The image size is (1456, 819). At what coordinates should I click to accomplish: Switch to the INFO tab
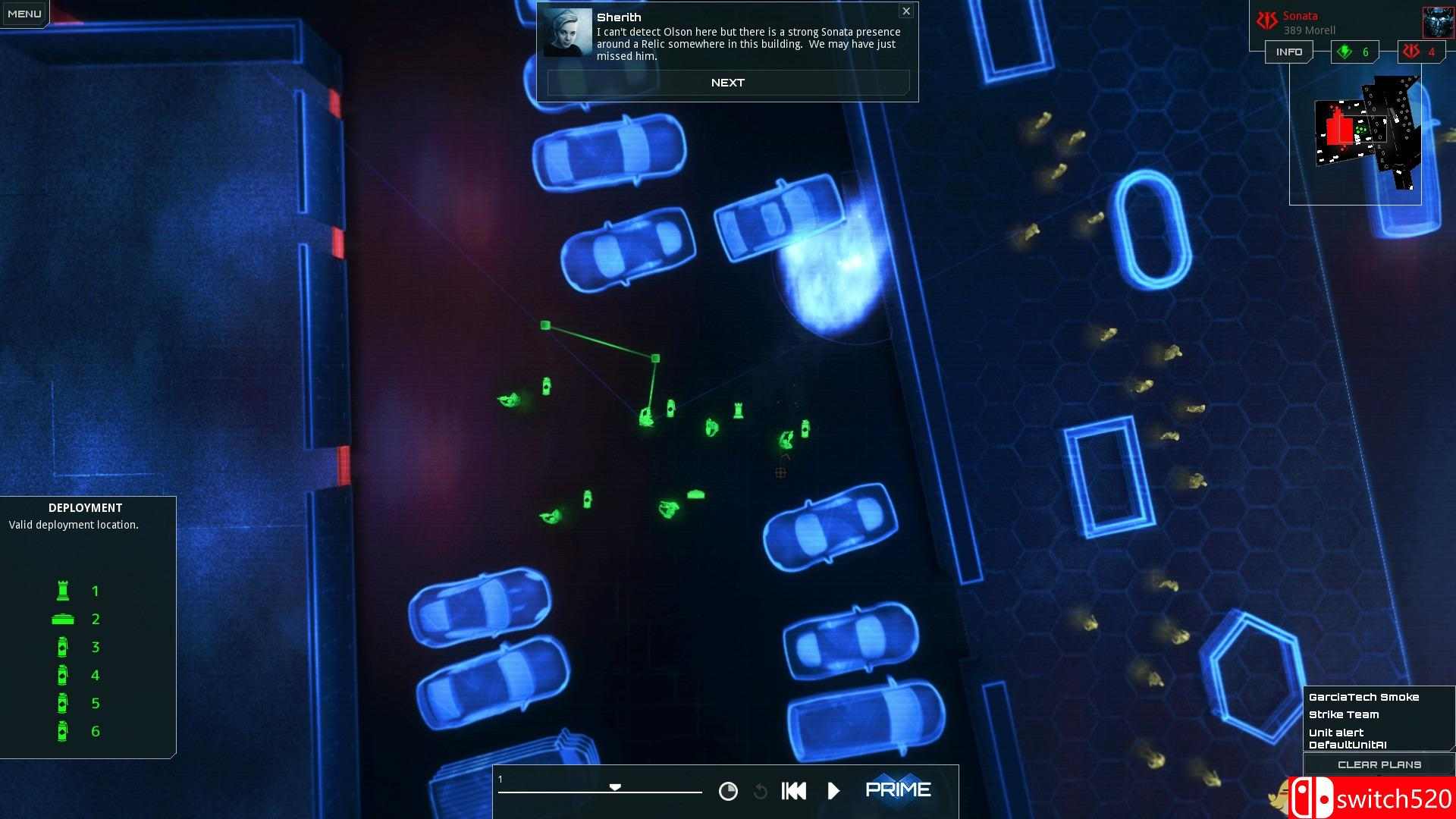(1288, 52)
